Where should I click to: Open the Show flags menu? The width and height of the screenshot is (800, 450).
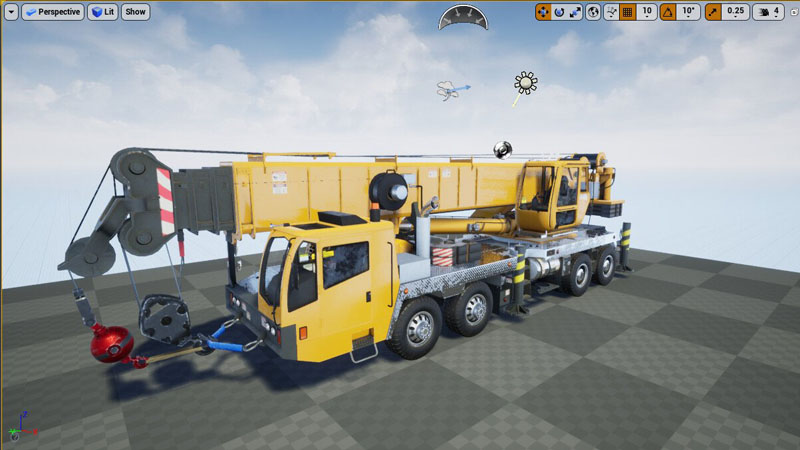pyautogui.click(x=135, y=12)
